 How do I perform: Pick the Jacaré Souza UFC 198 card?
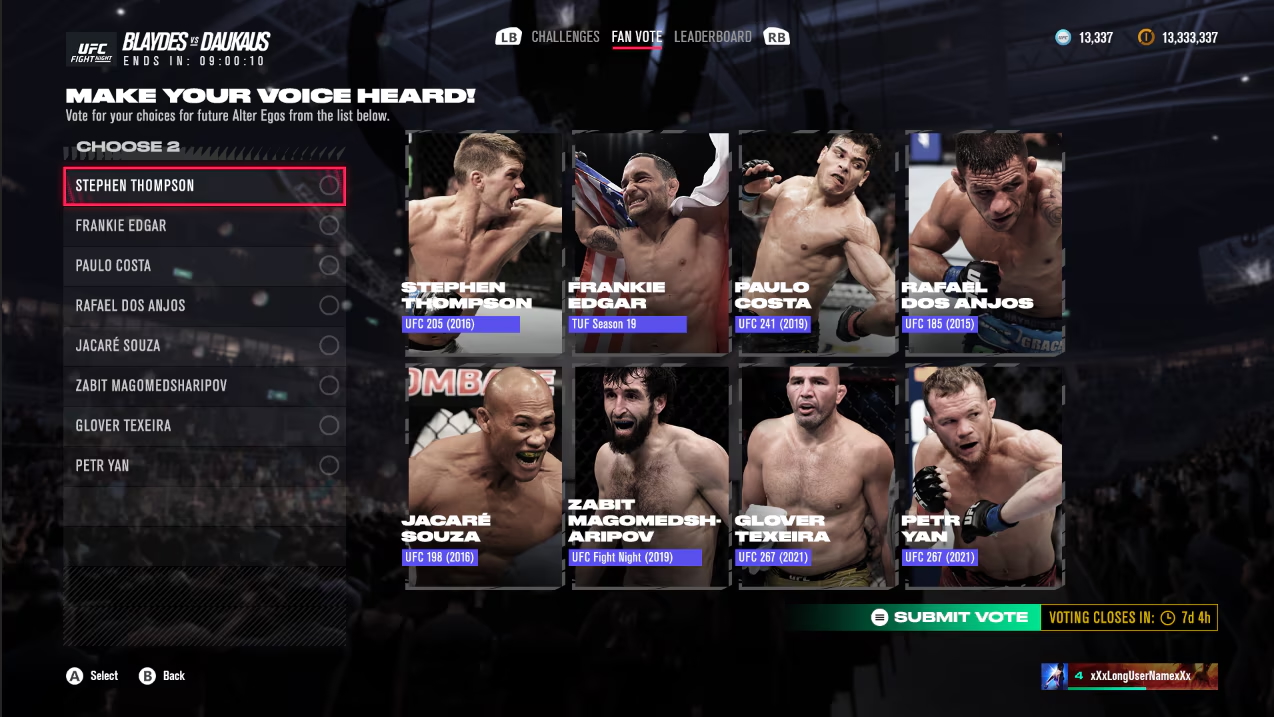pyautogui.click(x=485, y=476)
